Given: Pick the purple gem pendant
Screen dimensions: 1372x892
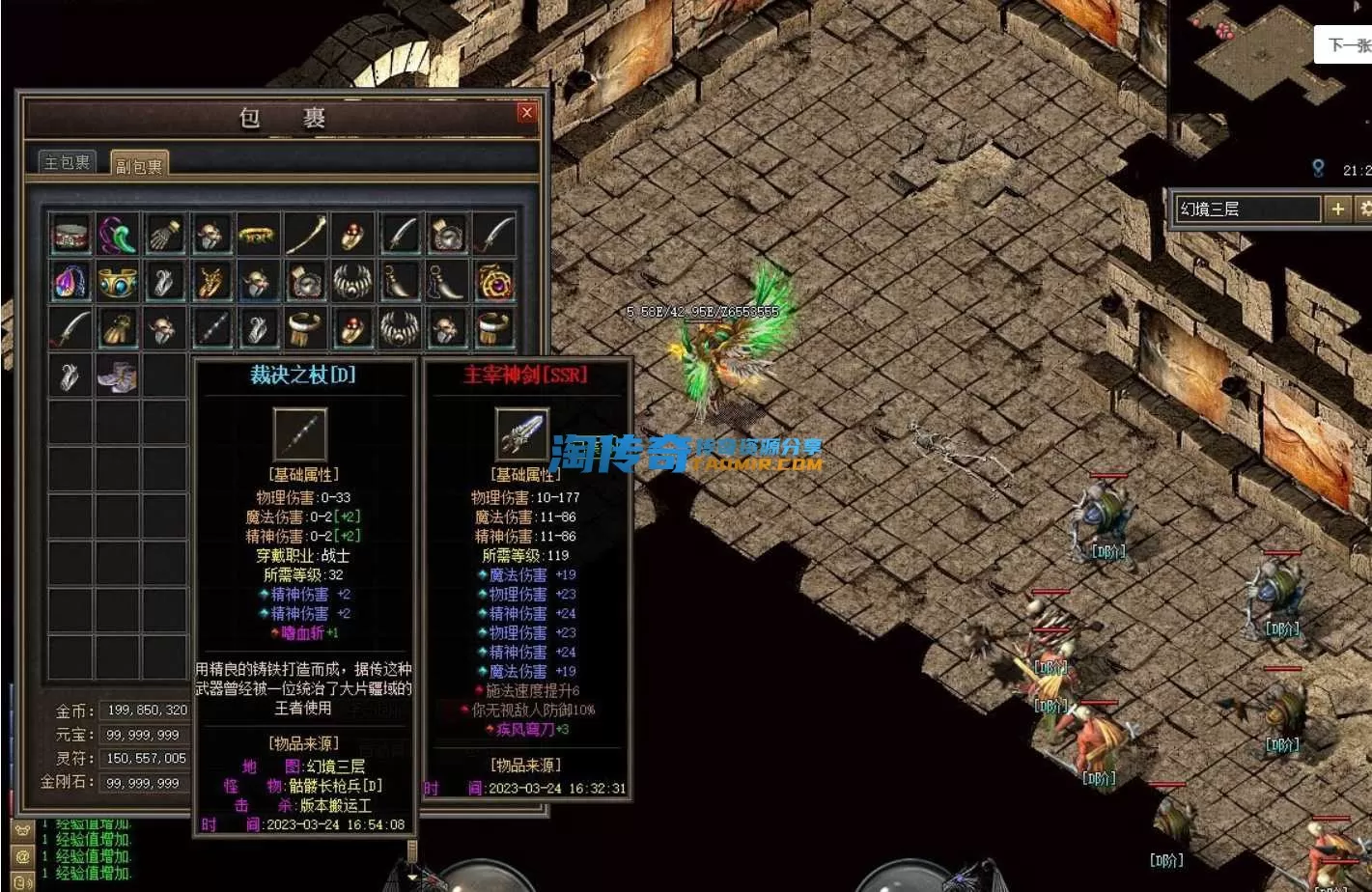Looking at the screenshot, I should [70, 282].
